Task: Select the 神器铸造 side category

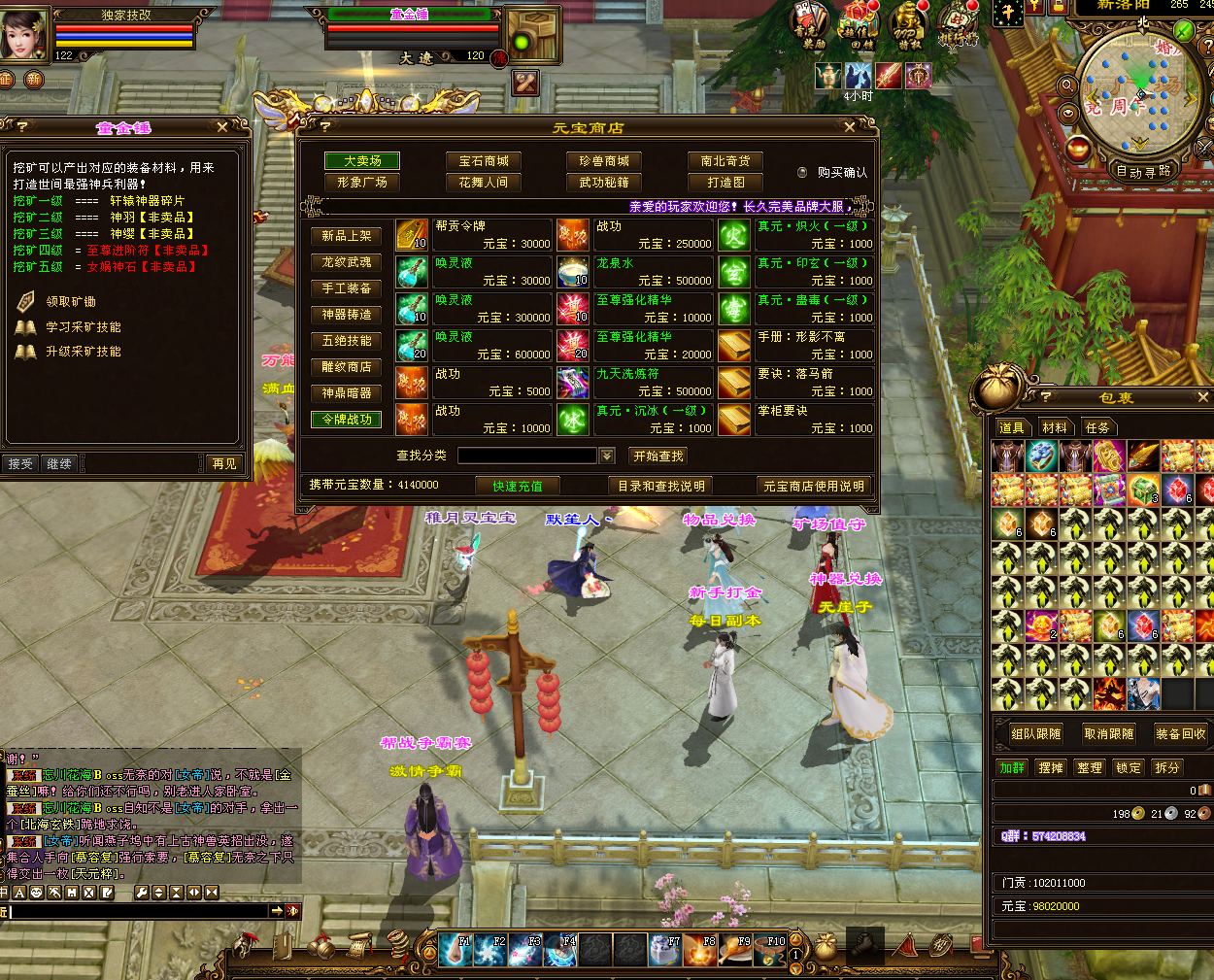Action: pyautogui.click(x=347, y=315)
